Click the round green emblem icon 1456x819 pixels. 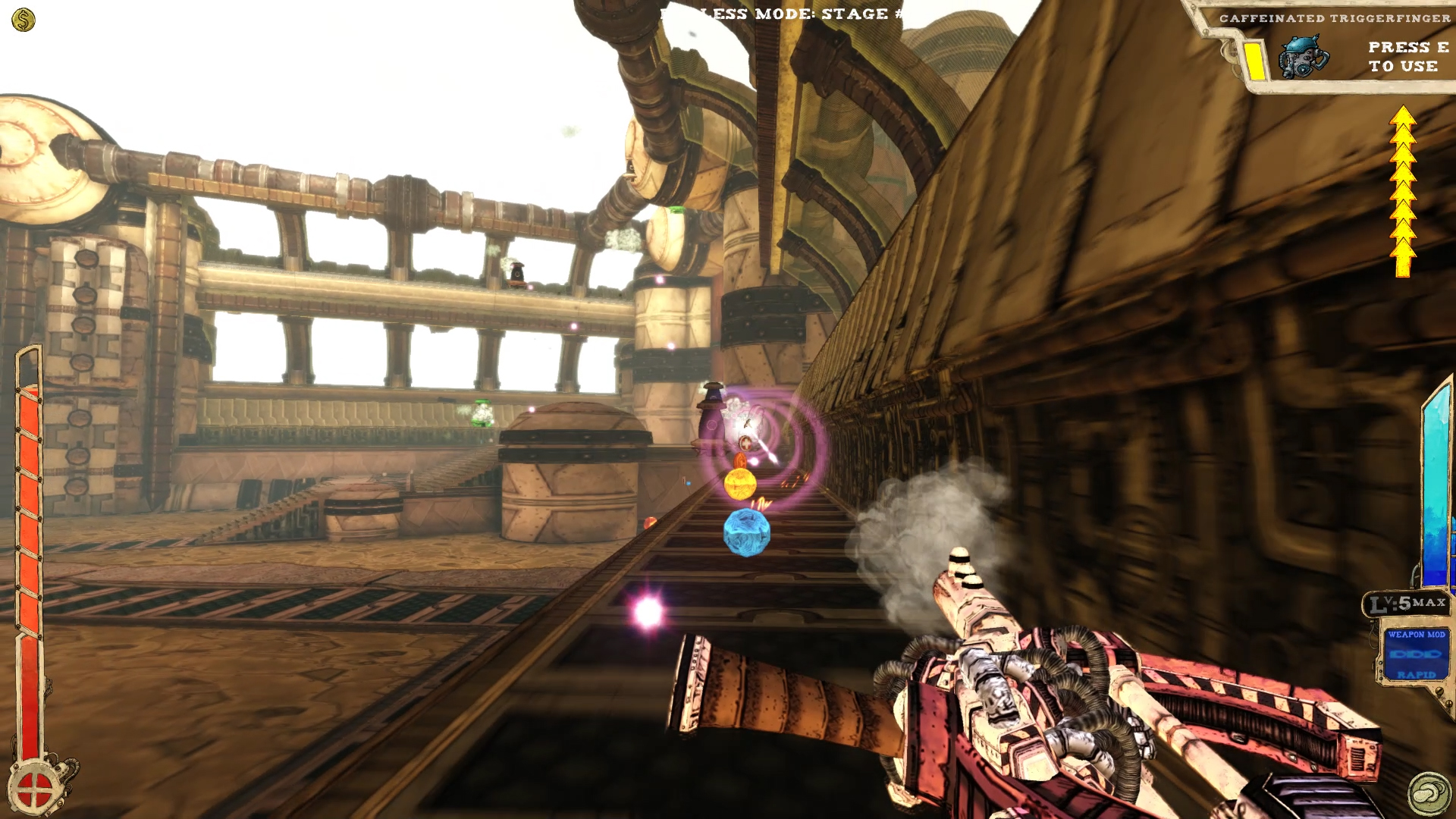point(1429,792)
